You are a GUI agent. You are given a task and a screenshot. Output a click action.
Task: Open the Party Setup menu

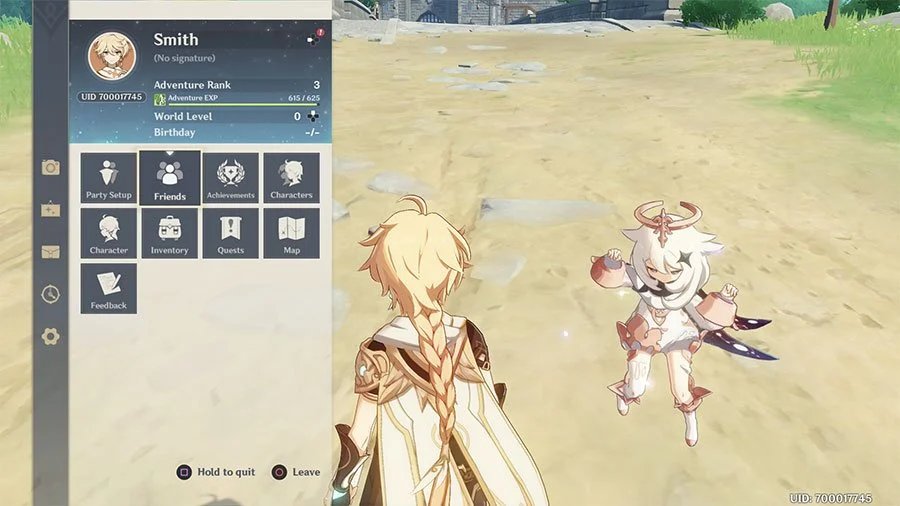point(109,178)
